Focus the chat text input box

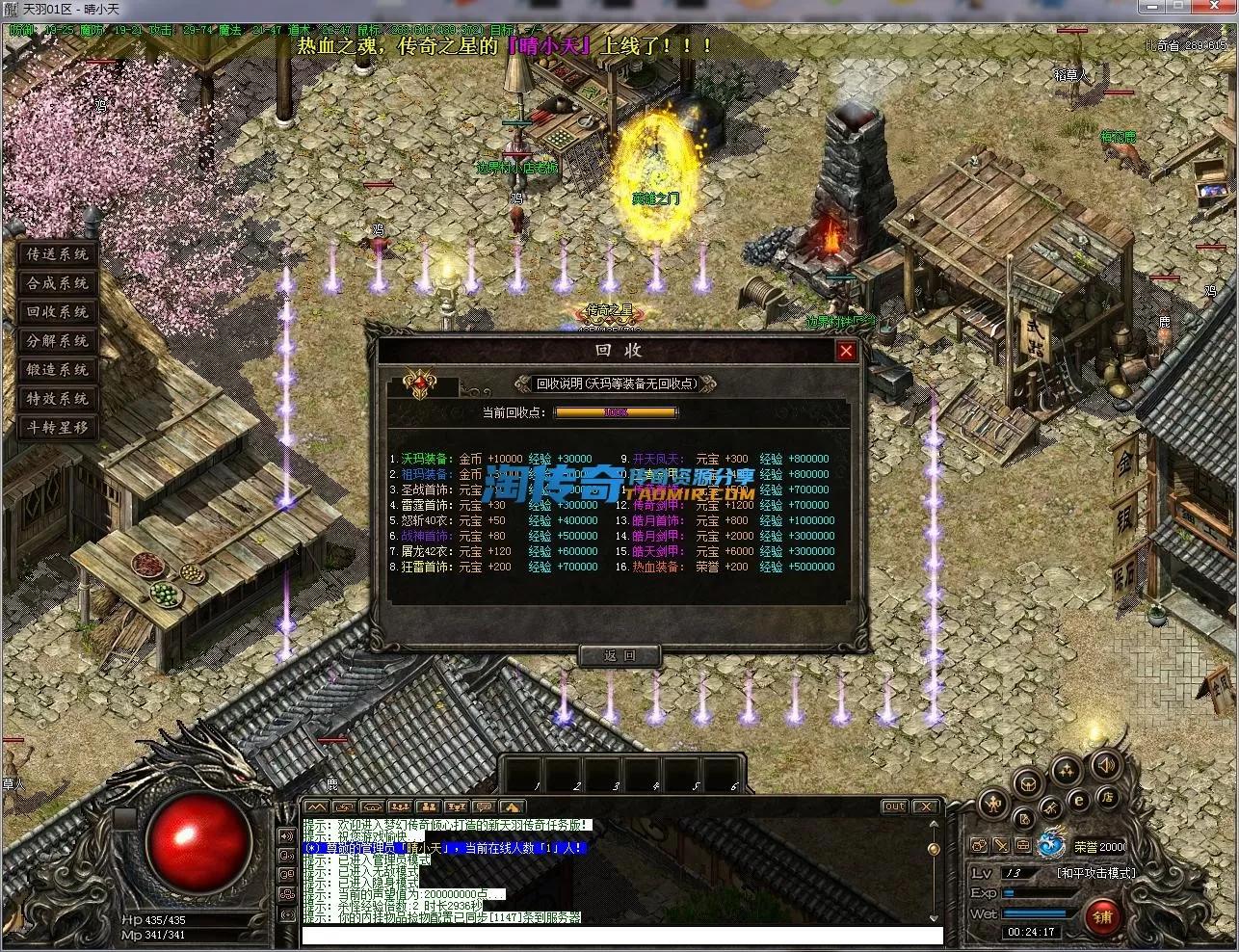[621, 936]
